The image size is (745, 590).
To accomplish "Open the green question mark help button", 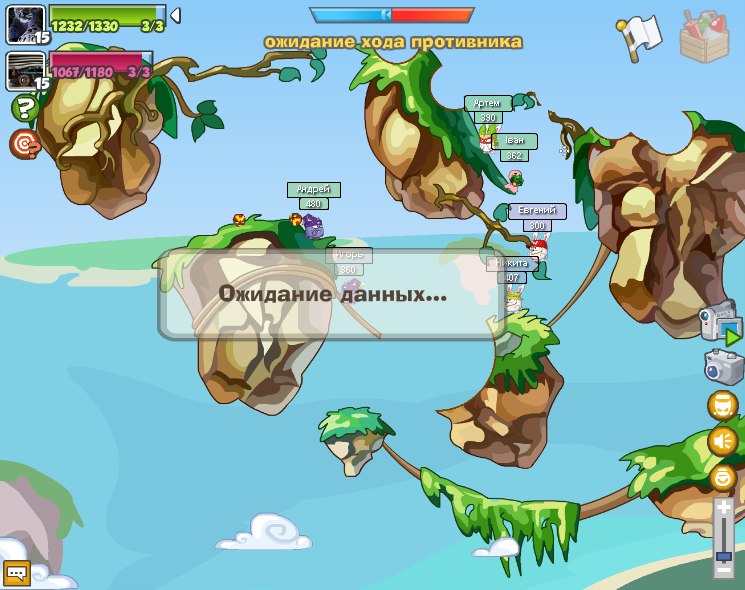I will [23, 108].
